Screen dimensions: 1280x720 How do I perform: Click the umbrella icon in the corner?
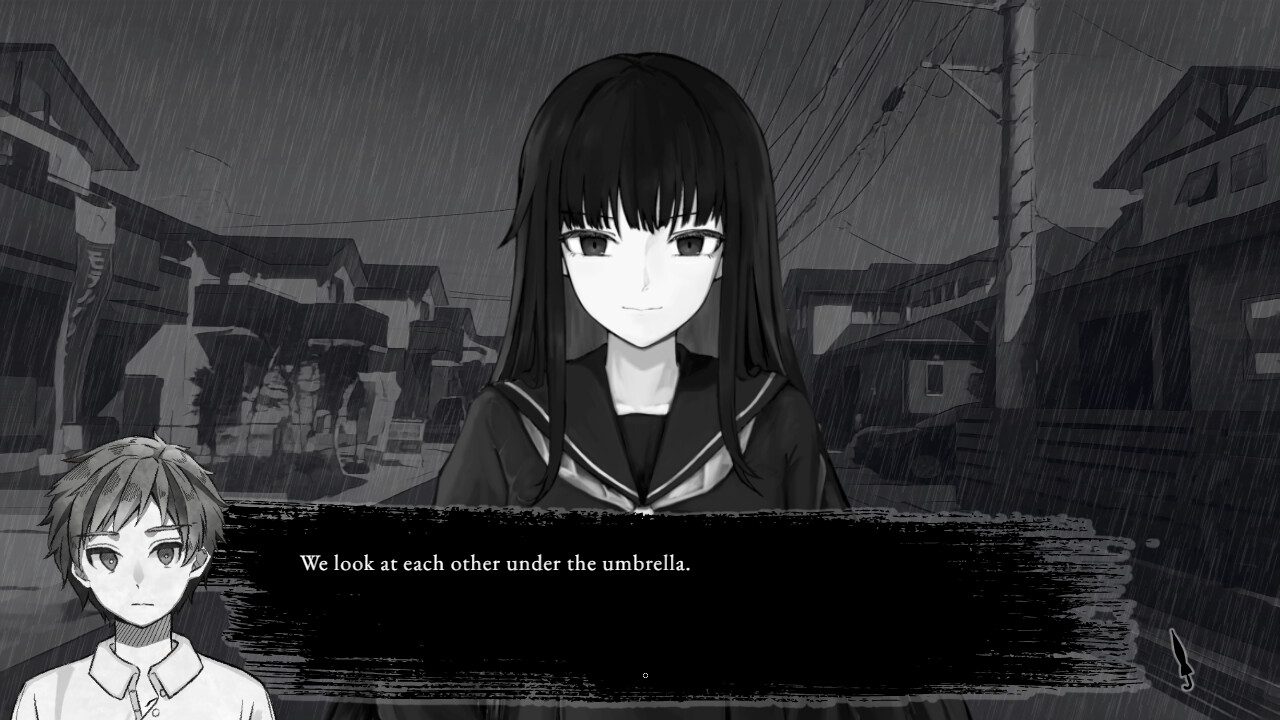pos(1180,657)
